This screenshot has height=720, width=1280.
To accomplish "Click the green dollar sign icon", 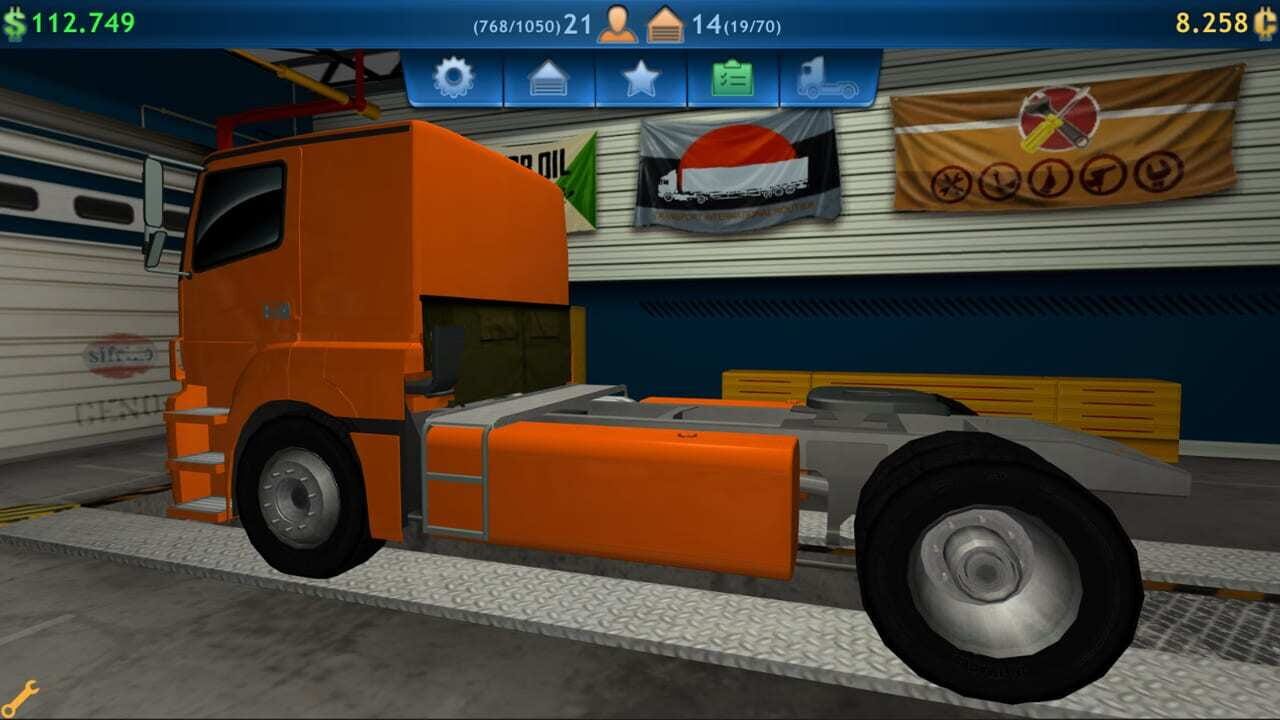I will tap(16, 17).
